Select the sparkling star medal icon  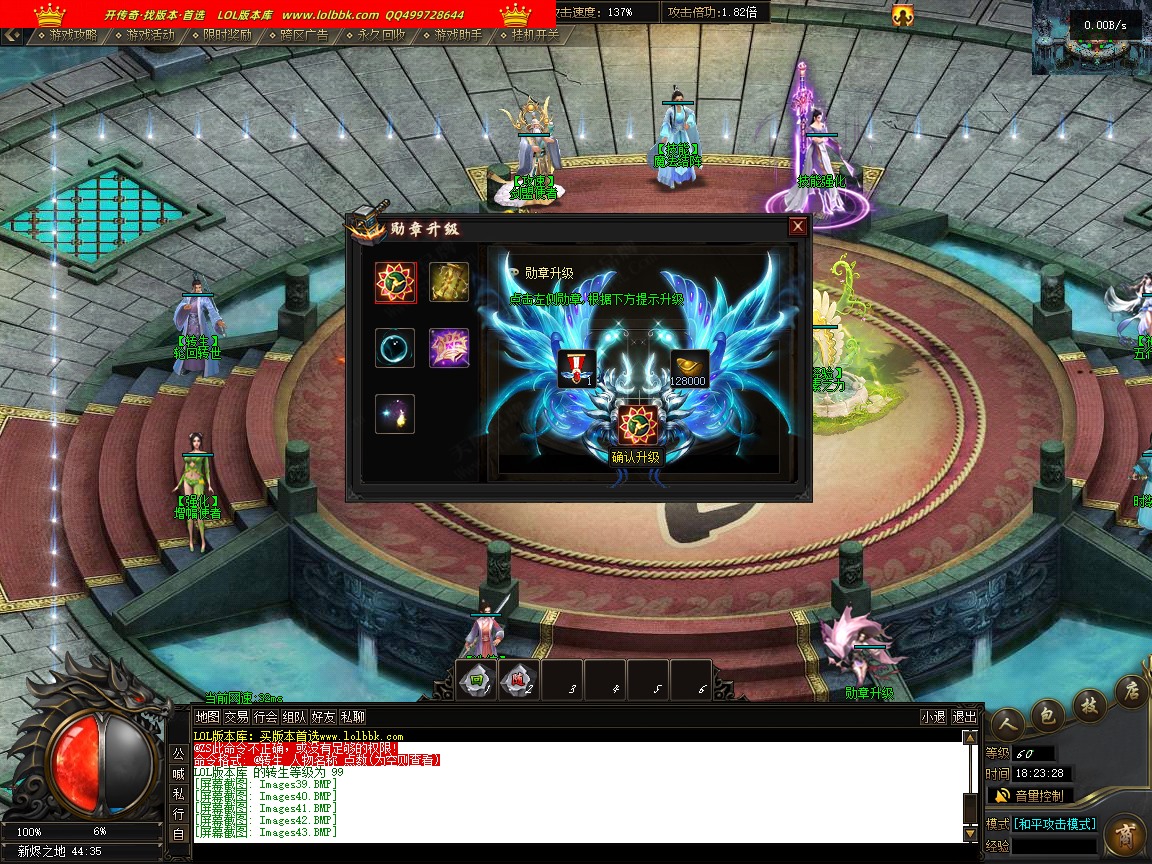pyautogui.click(x=395, y=414)
